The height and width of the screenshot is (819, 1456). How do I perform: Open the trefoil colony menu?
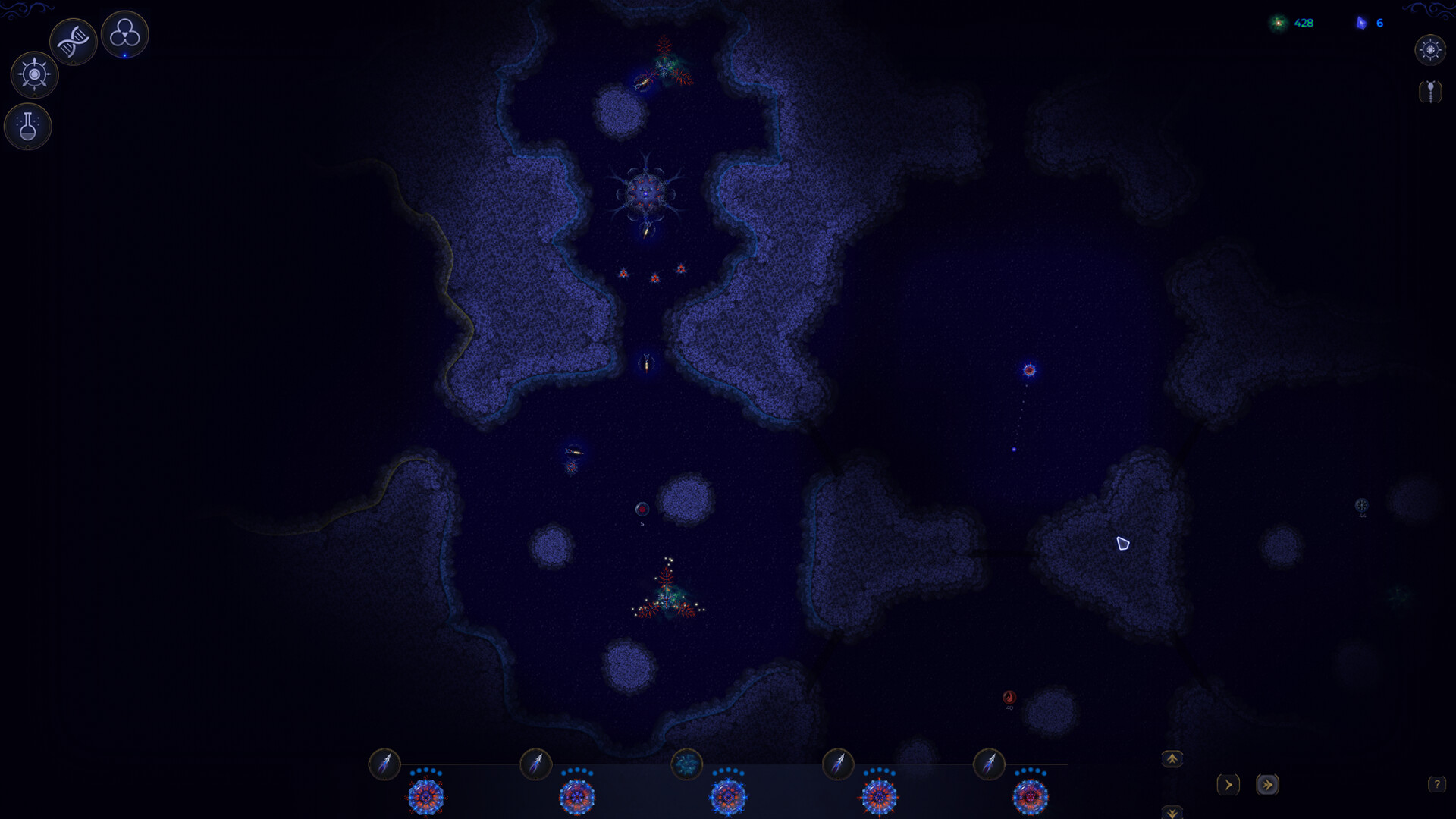[x=125, y=33]
